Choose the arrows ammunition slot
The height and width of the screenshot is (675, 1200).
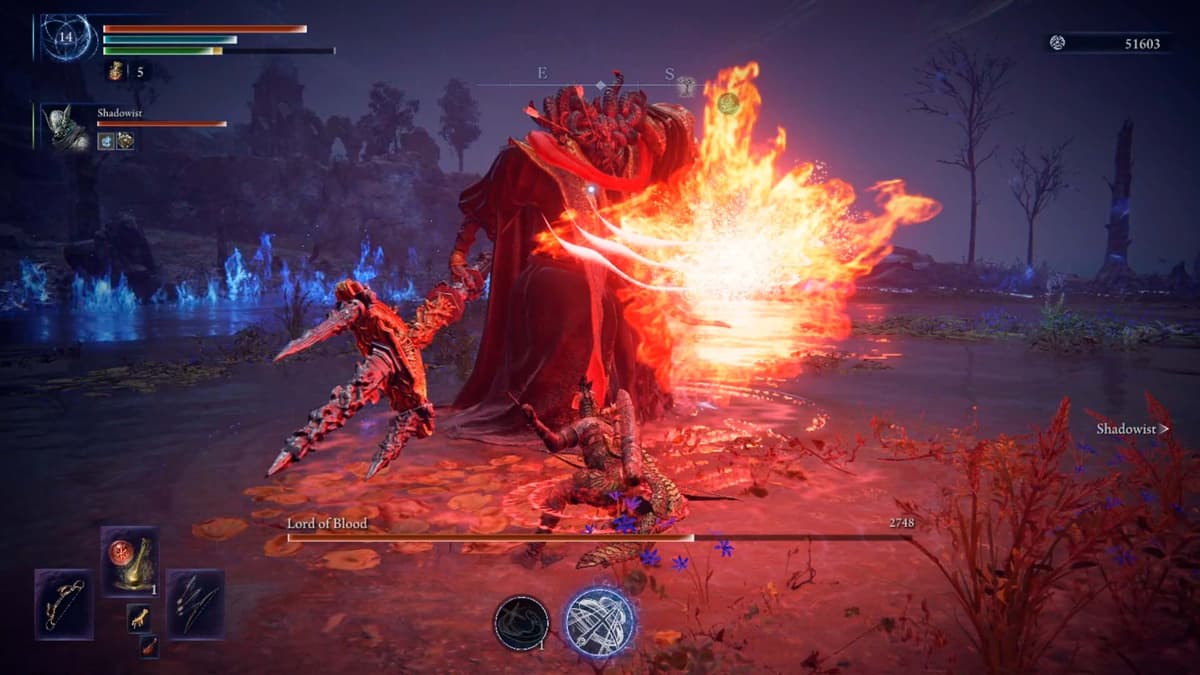[195, 604]
